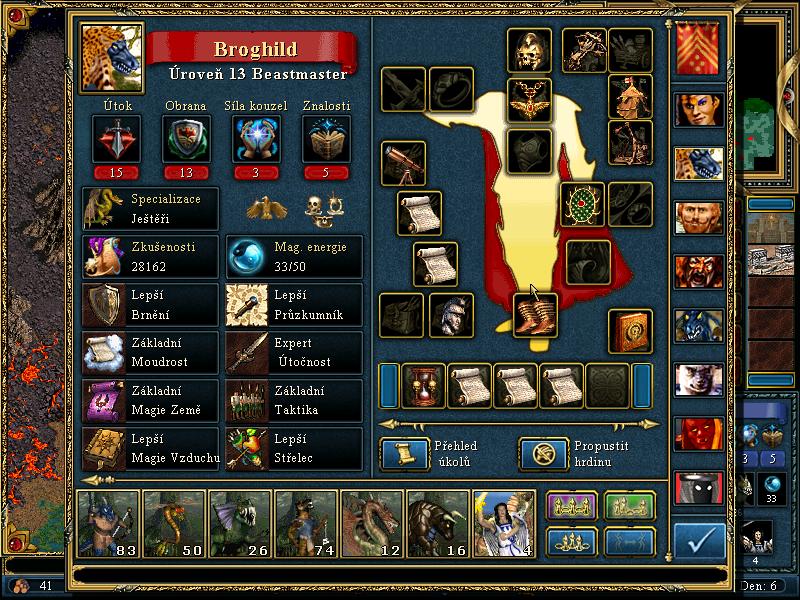Dismiss hero with Propustit hrdinu button
This screenshot has width=800, height=600.
tap(537, 454)
